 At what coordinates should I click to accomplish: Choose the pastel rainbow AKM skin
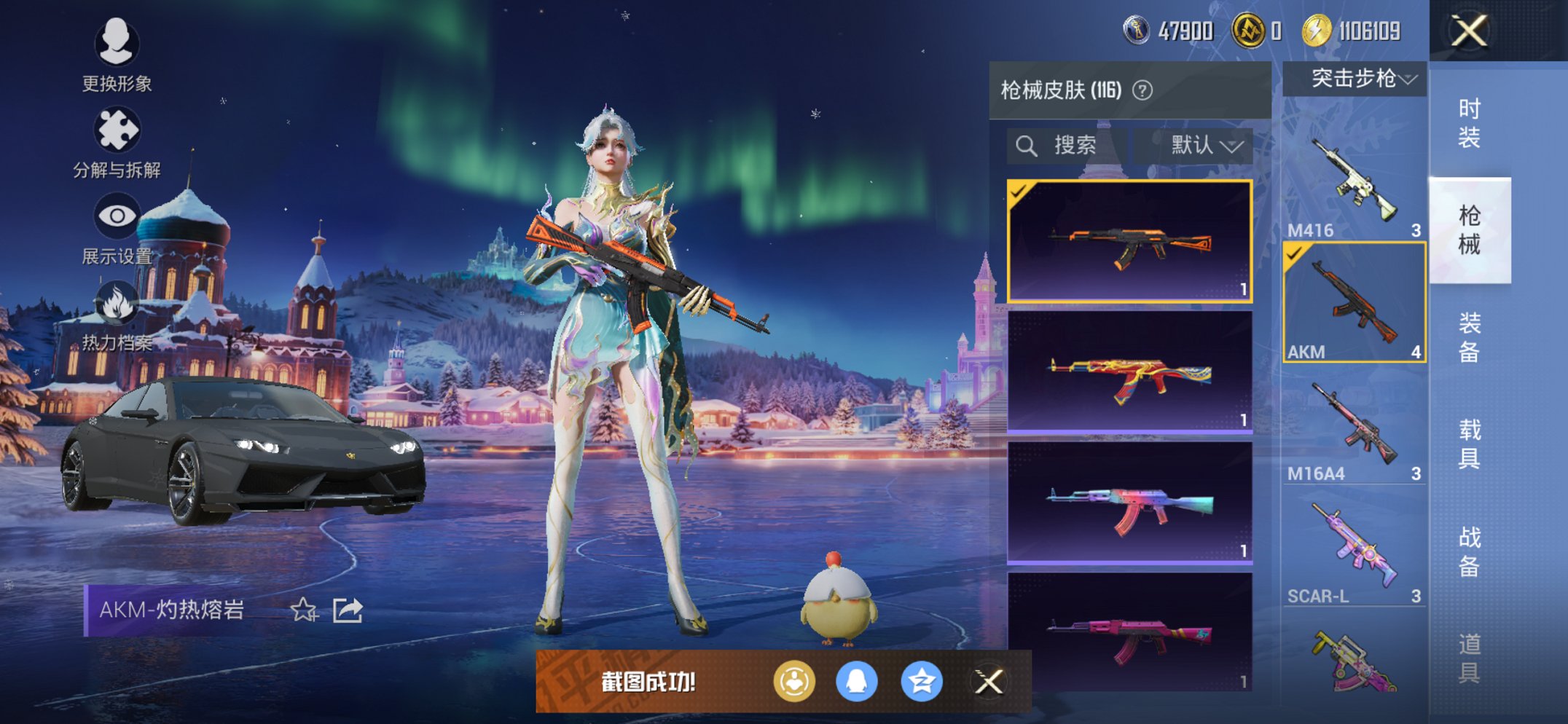[x=1129, y=503]
